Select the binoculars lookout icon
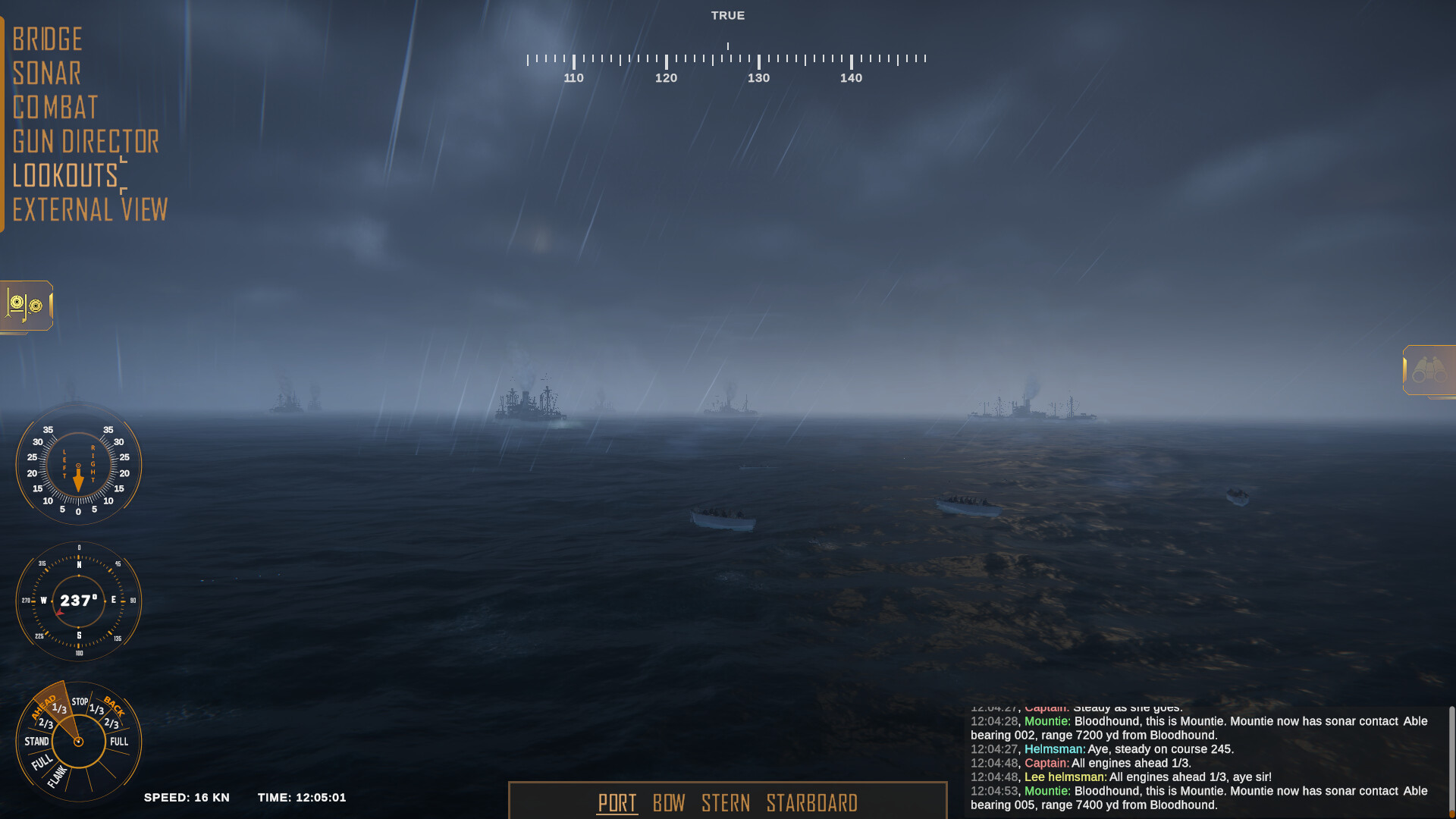 tap(1429, 371)
